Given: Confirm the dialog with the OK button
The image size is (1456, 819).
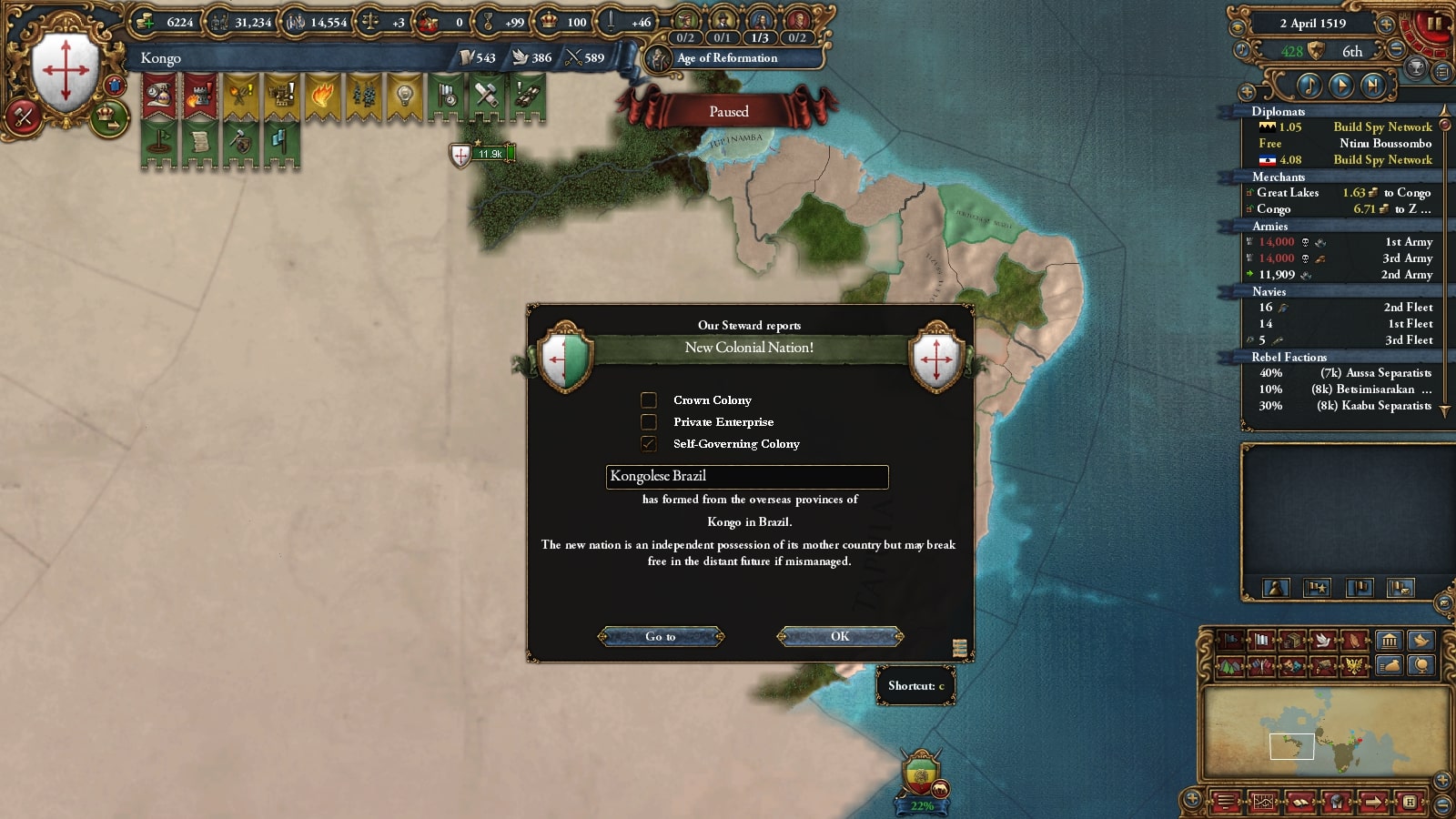Looking at the screenshot, I should (839, 636).
